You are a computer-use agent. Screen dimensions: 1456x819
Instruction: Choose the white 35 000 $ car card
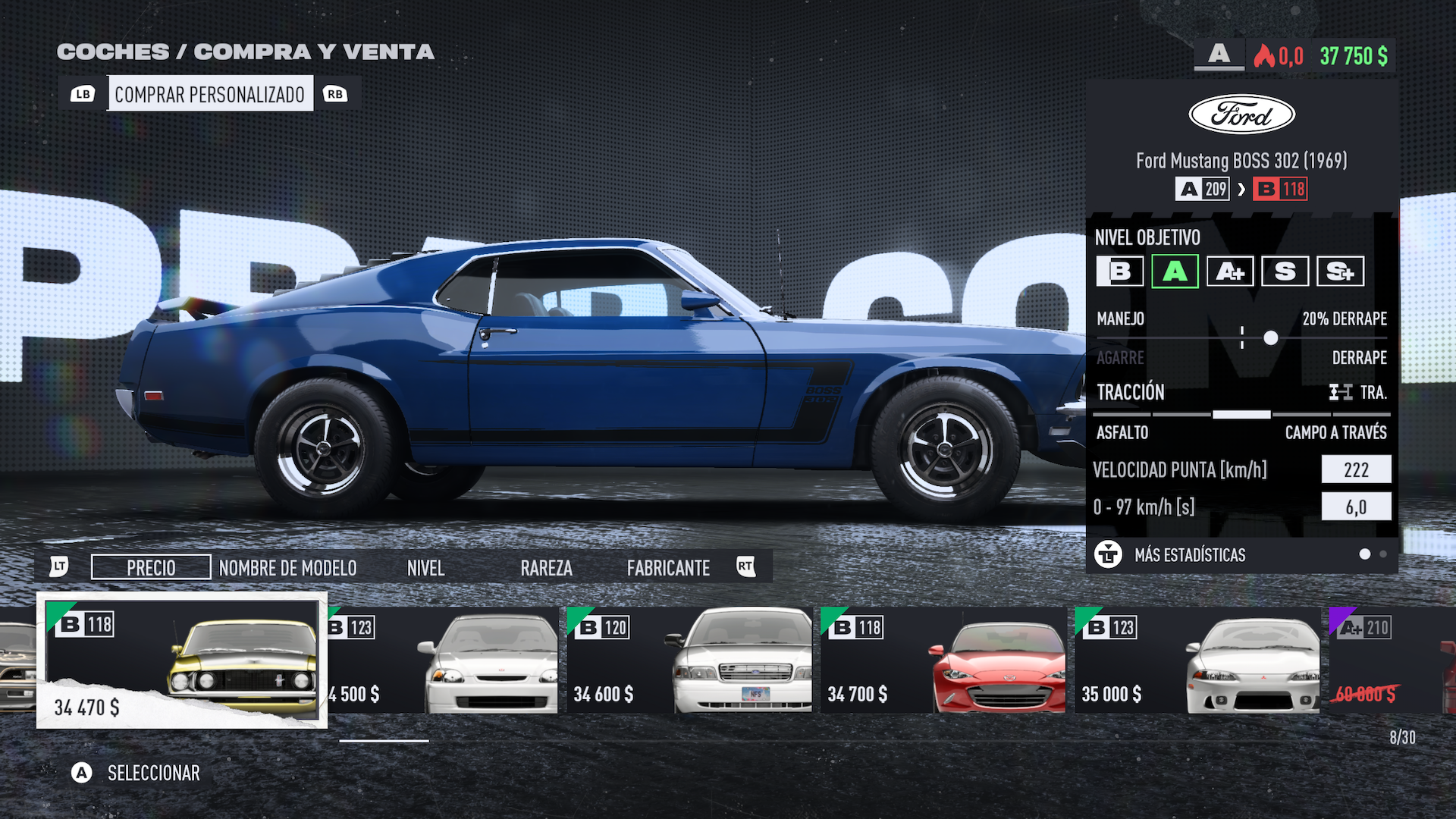[x=1197, y=660]
